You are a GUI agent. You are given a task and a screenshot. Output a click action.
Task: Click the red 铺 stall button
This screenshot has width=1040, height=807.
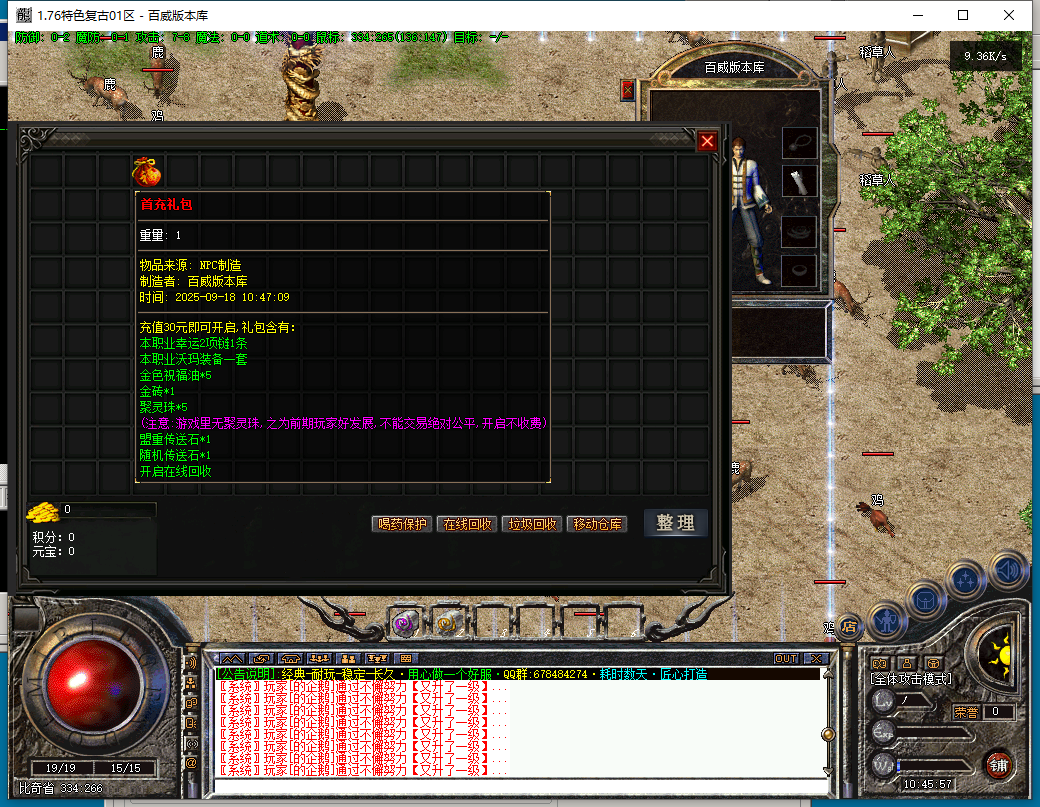pyautogui.click(x=997, y=764)
